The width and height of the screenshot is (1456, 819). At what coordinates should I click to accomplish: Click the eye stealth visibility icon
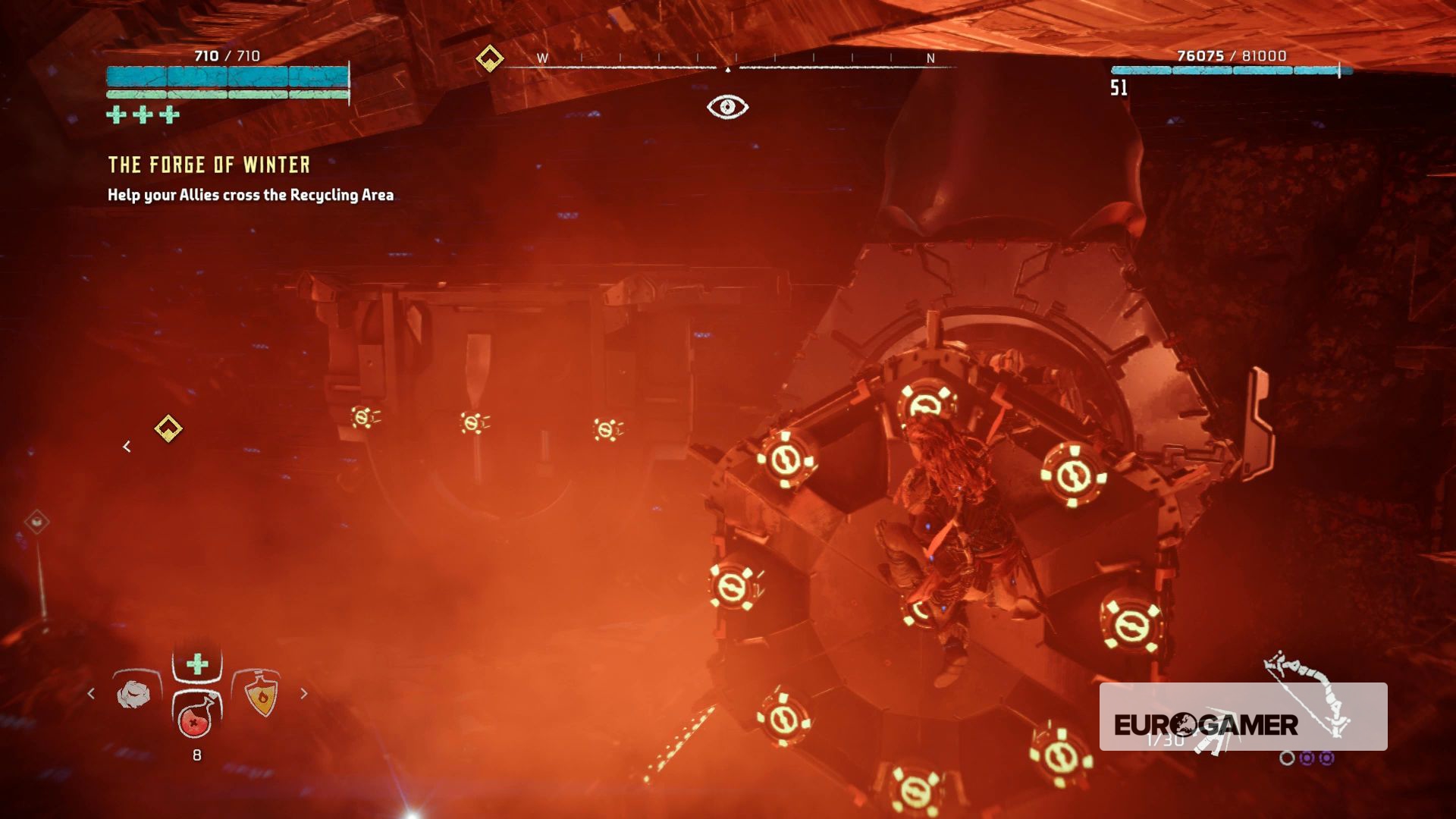(x=727, y=107)
